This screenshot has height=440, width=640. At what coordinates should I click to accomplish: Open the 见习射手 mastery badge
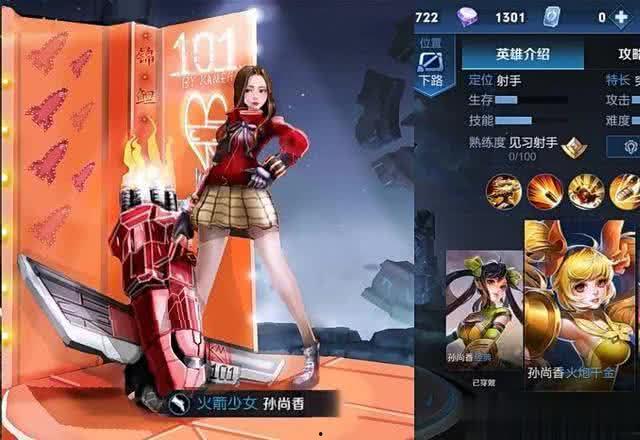pyautogui.click(x=574, y=146)
